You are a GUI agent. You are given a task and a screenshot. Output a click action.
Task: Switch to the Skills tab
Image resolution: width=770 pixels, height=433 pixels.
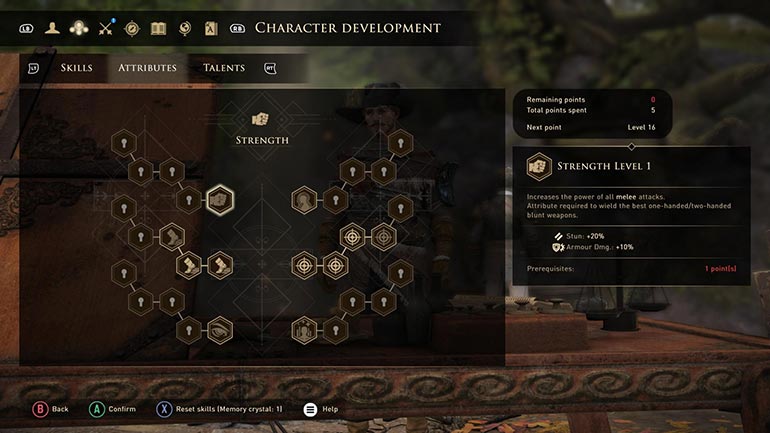click(76, 68)
